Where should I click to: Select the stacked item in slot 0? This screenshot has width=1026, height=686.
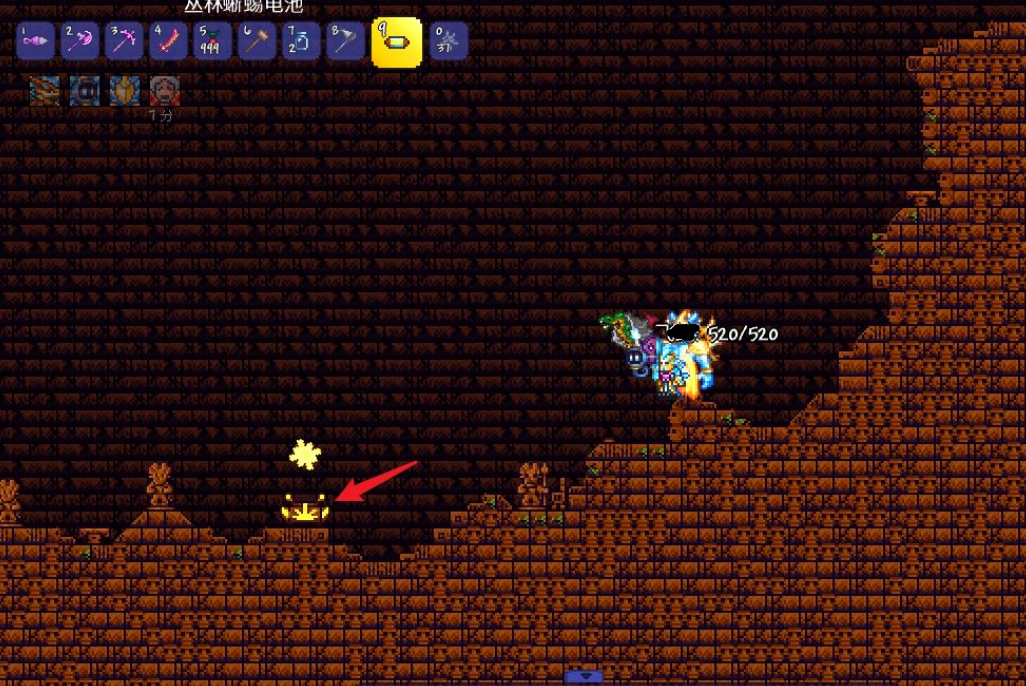click(x=448, y=42)
